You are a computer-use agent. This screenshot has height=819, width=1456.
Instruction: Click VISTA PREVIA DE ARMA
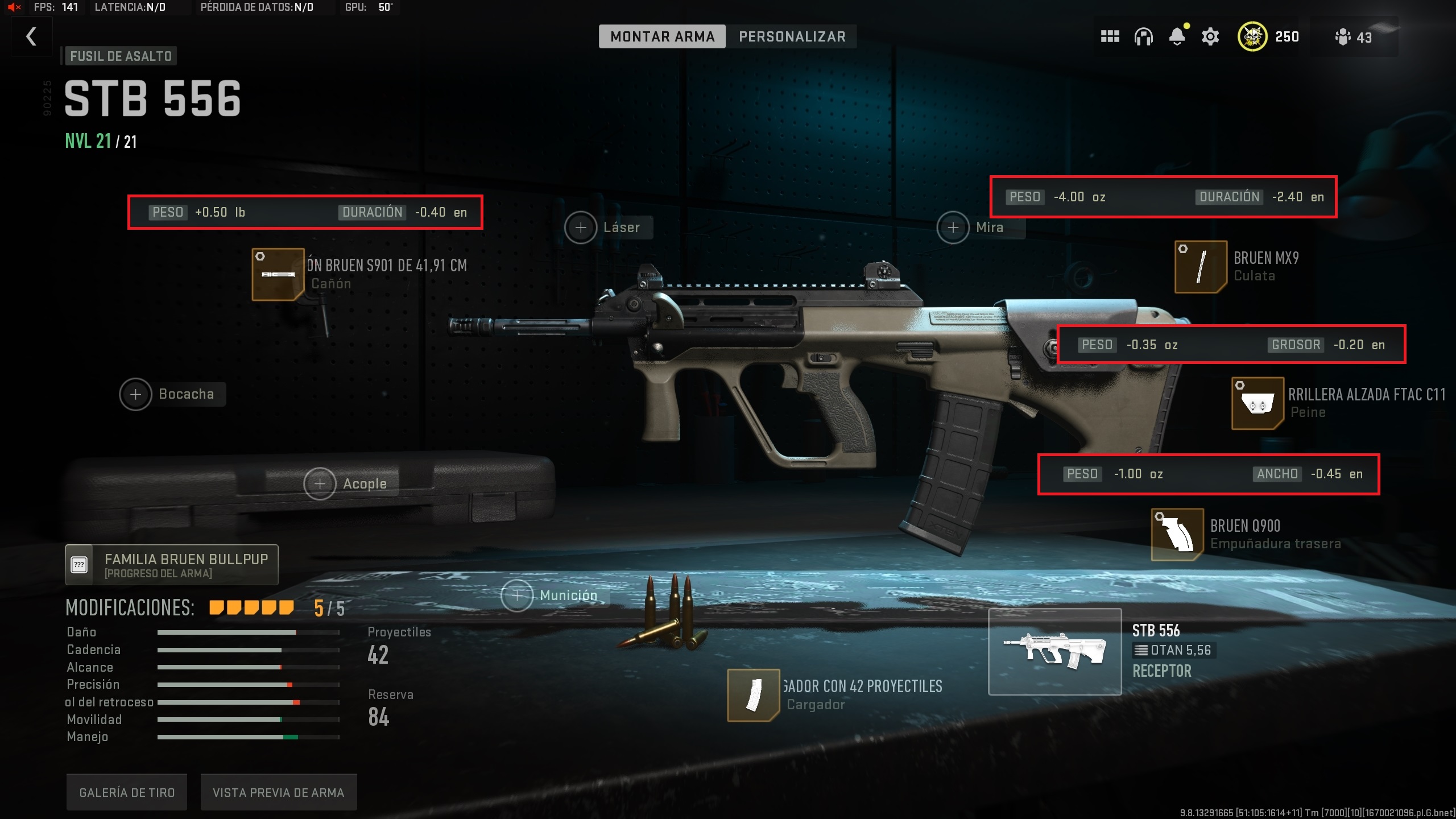pos(278,791)
